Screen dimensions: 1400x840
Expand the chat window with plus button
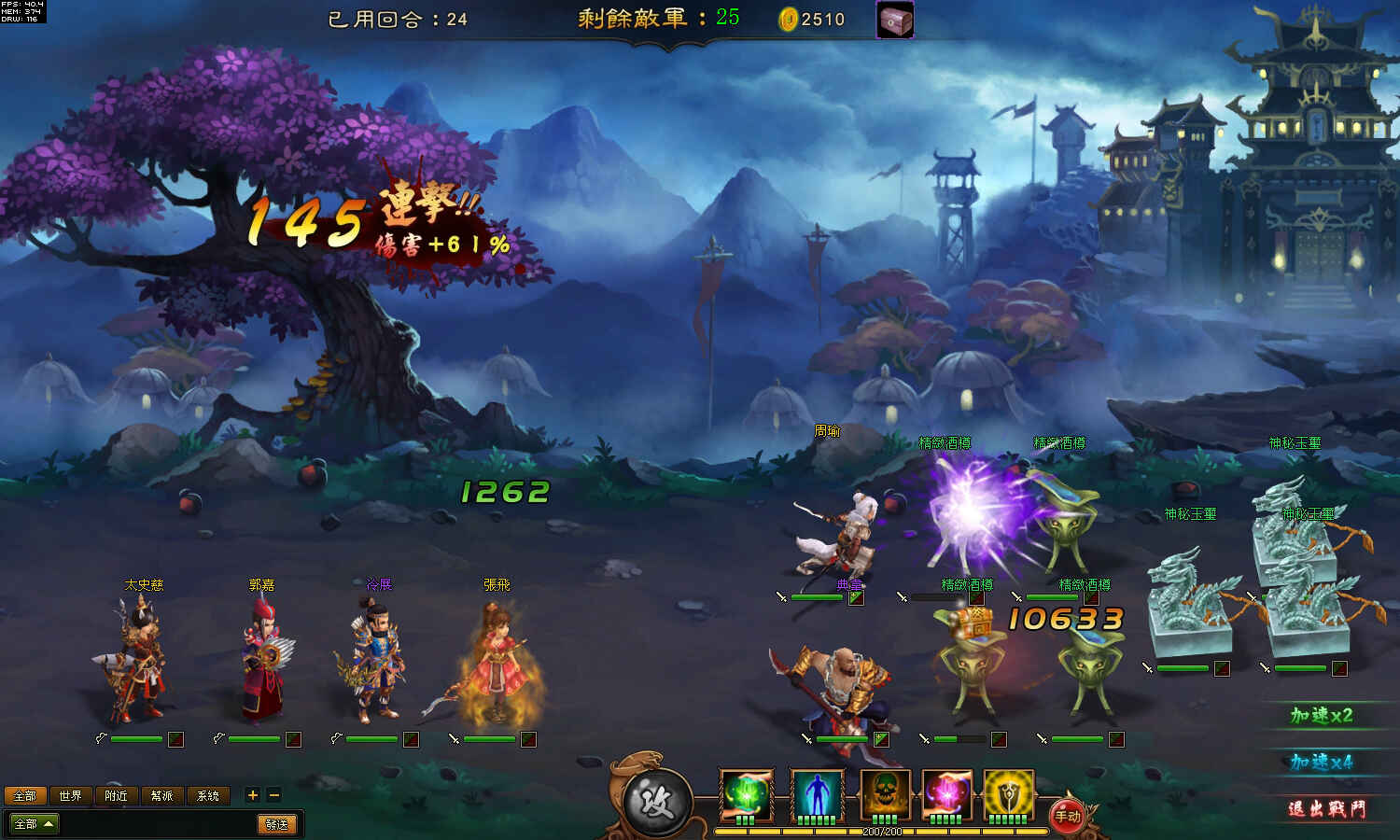[x=252, y=795]
